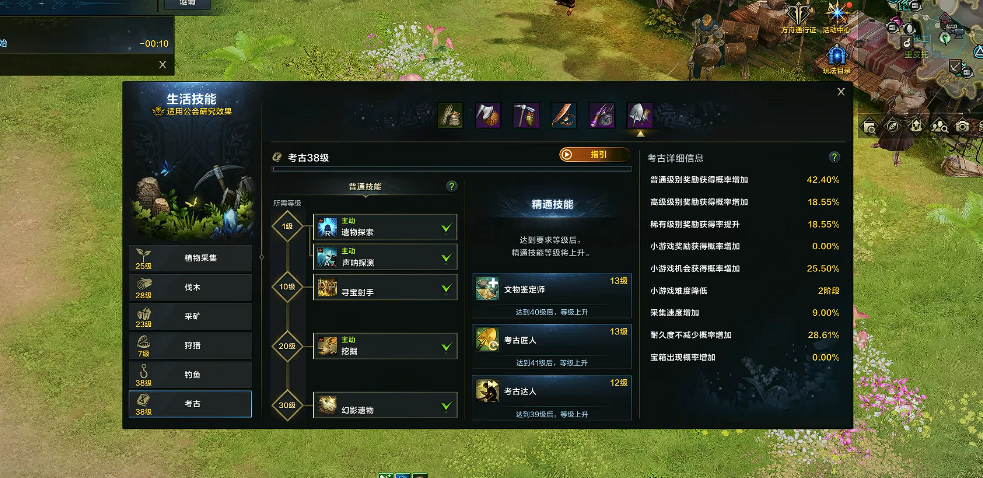The height and width of the screenshot is (478, 983).
Task: Open the 采矿 mining skill entry
Action: pyautogui.click(x=190, y=316)
